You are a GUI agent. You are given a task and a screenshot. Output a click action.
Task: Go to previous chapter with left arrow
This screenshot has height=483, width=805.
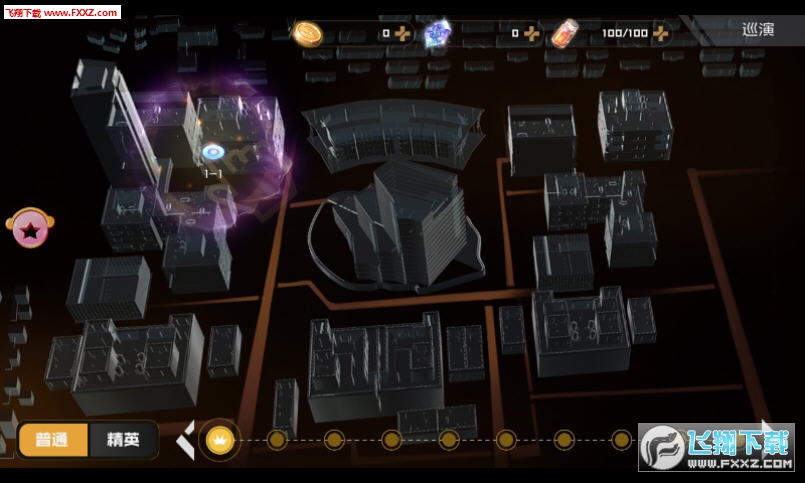(x=185, y=439)
